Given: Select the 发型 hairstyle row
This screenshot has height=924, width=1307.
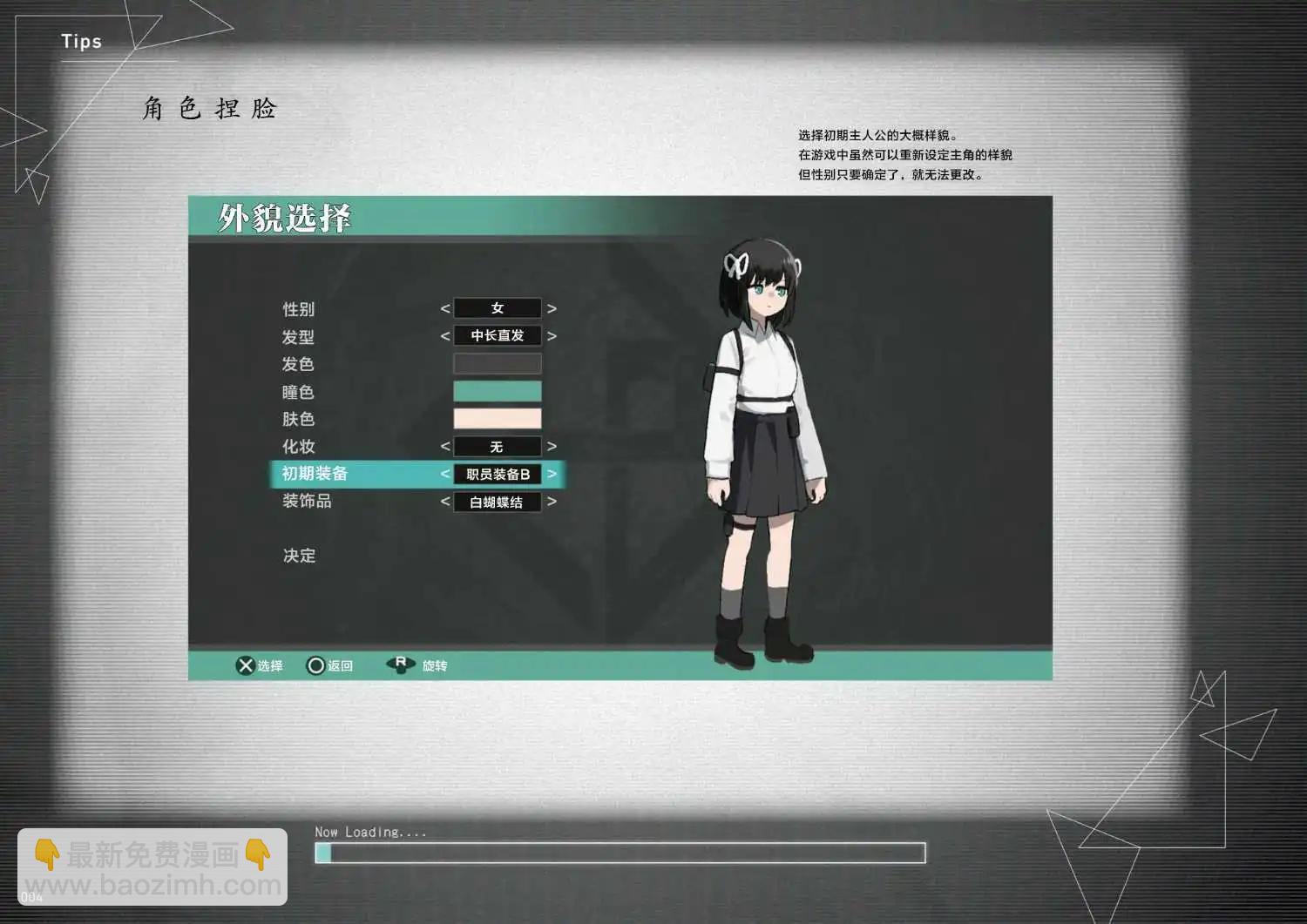Looking at the screenshot, I should [298, 337].
